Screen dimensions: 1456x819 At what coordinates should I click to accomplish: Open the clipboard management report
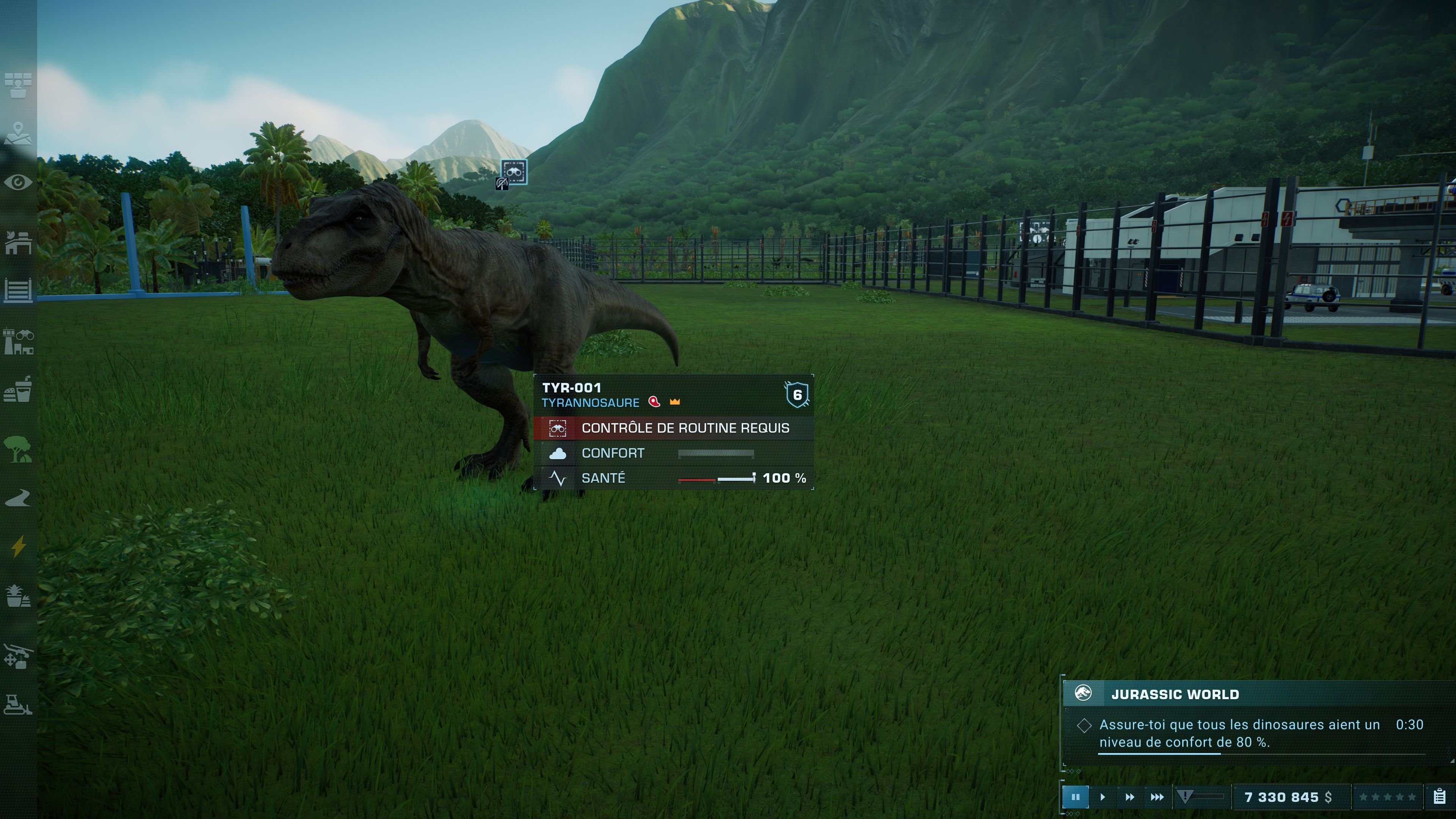point(1440,797)
